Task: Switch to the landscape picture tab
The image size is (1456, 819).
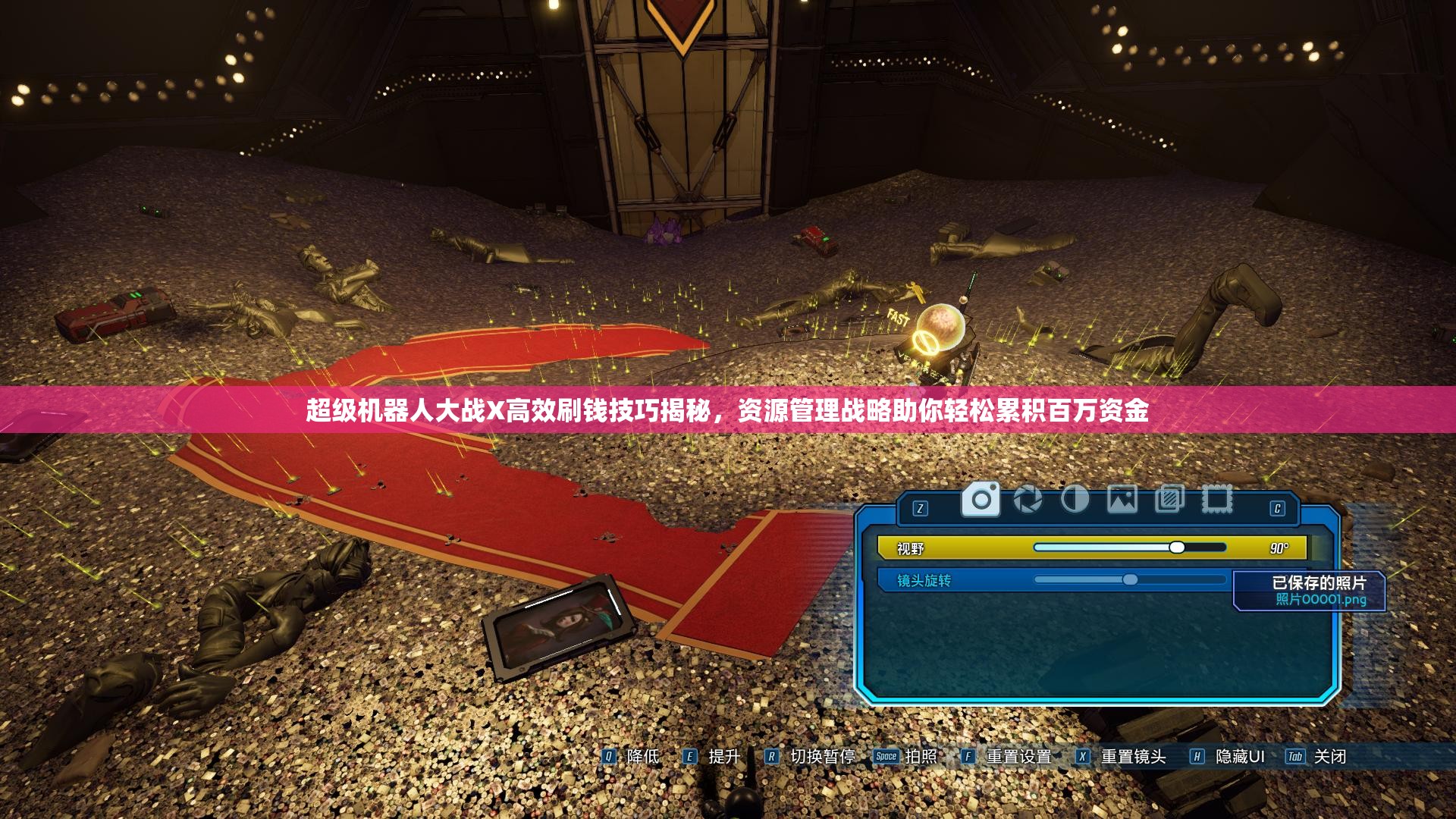Action: (x=1122, y=500)
